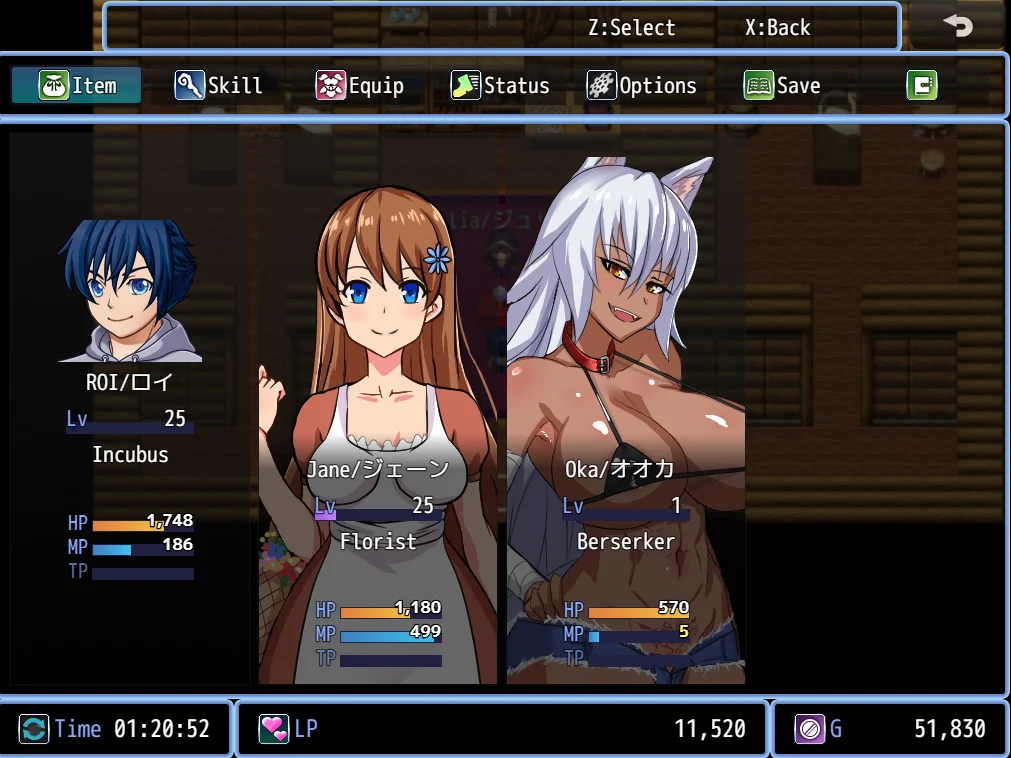Select the Skill menu entry

(x=219, y=86)
